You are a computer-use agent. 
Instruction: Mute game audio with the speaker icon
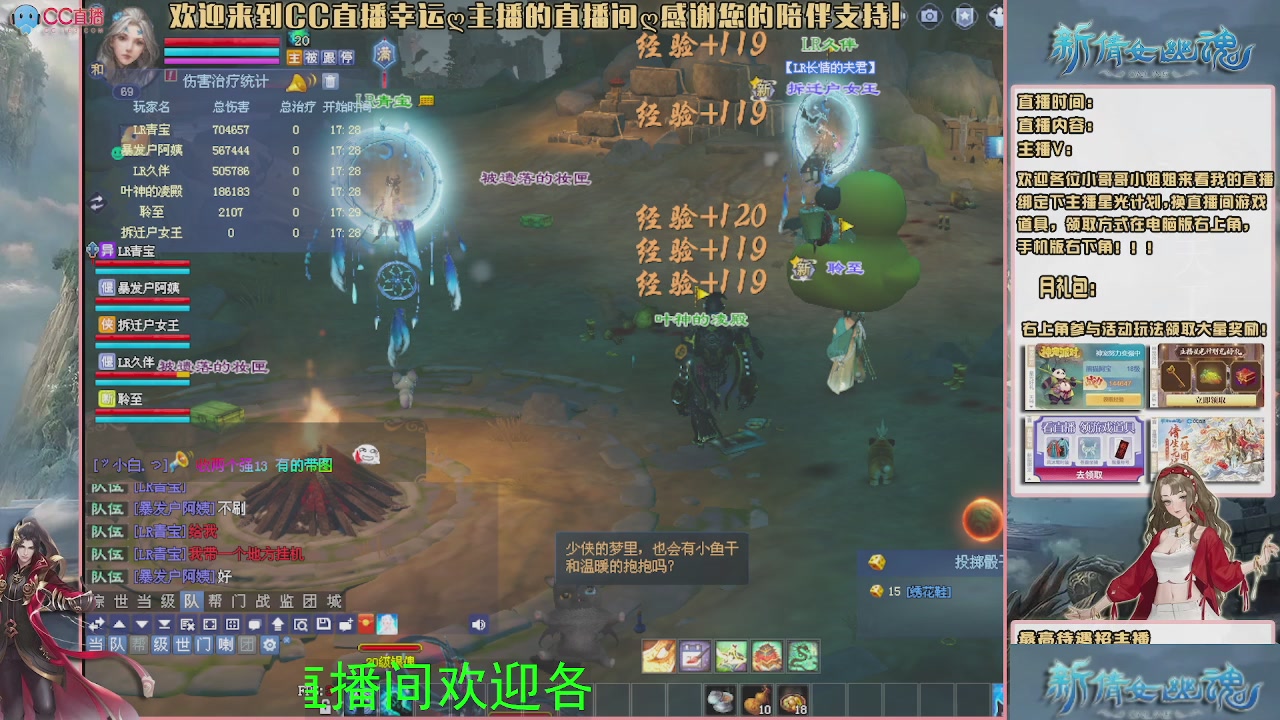[478, 624]
